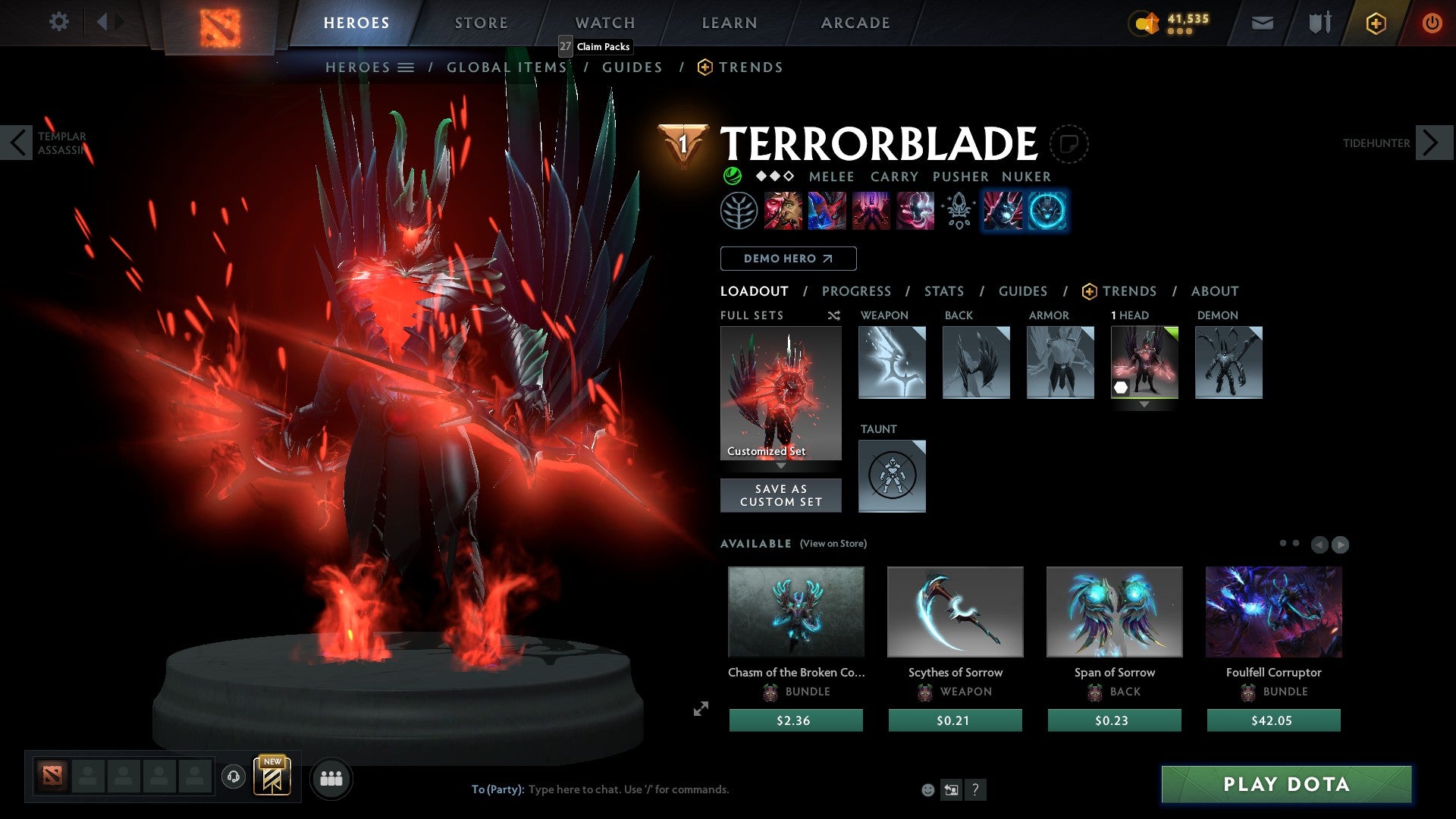Viewport: 1456px width, 819px height.
Task: Open the friends list icon near Play Dota
Action: pyautogui.click(x=331, y=778)
